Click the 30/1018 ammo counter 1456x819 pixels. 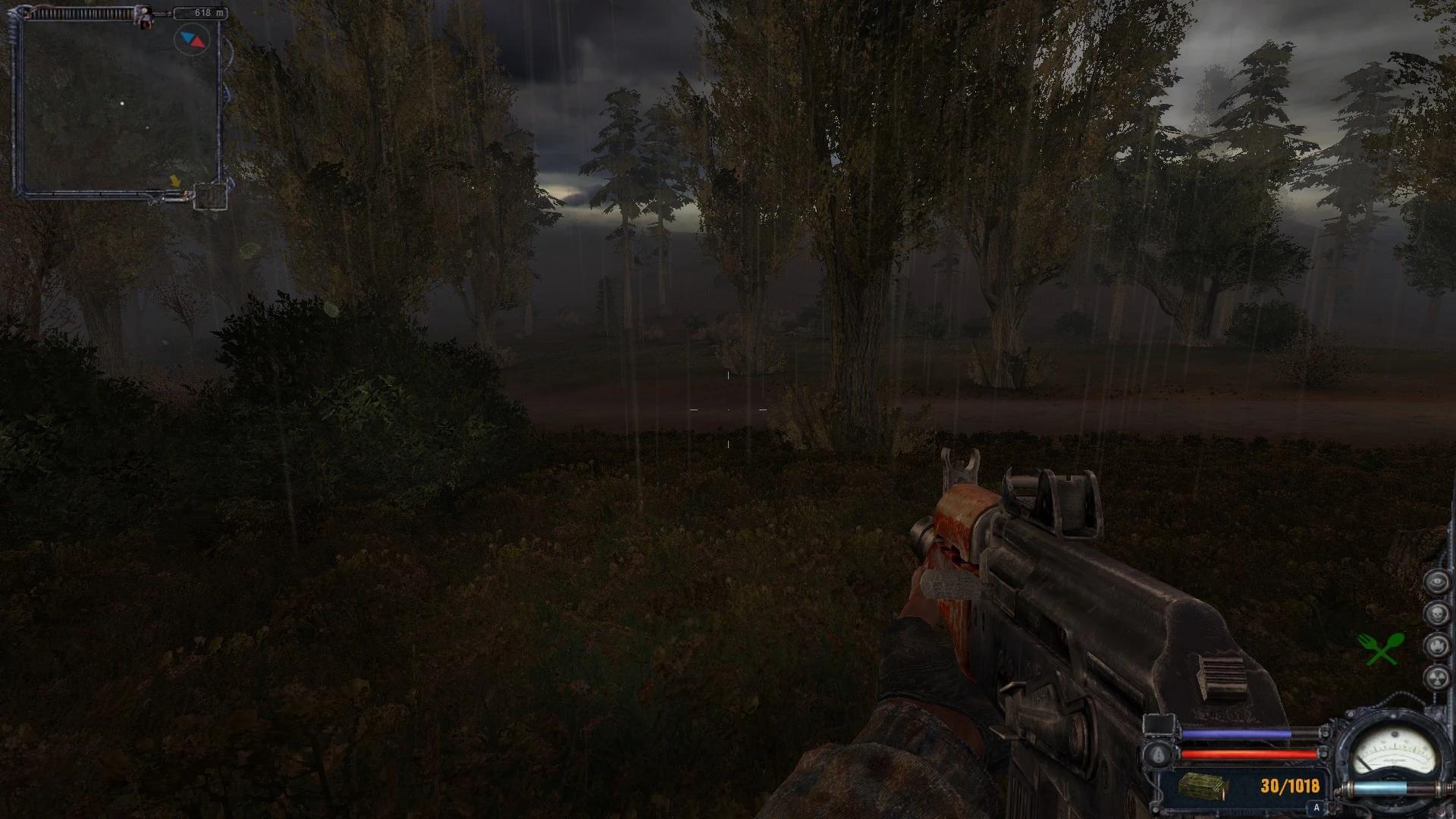pos(1289,786)
